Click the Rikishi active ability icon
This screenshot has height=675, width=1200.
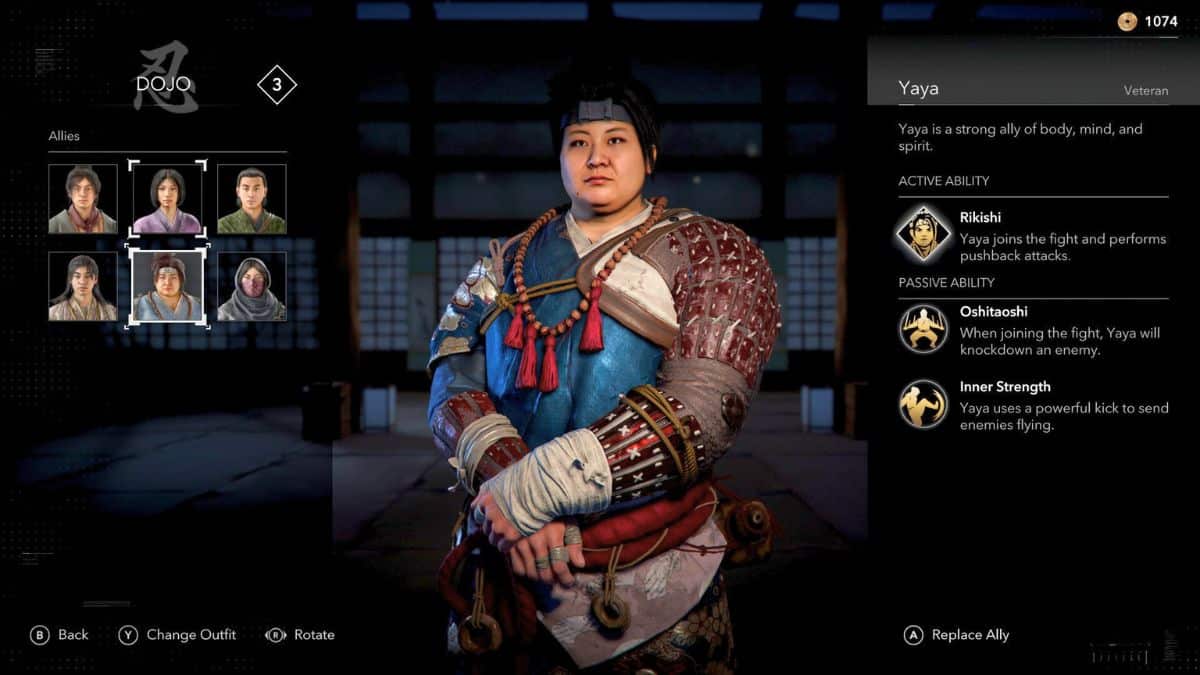(x=923, y=232)
